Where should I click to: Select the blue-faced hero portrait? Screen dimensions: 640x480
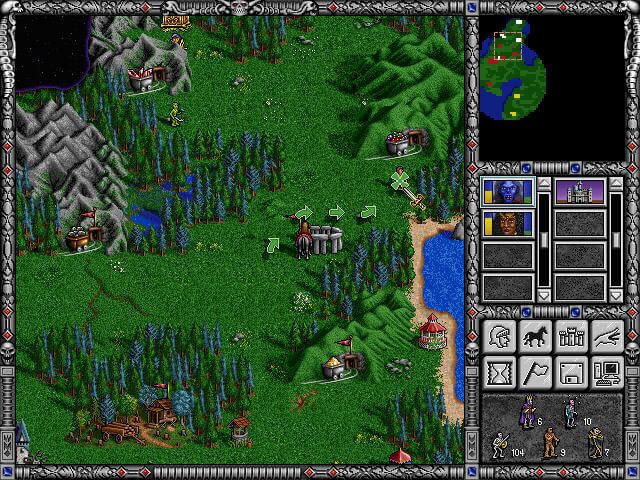pyautogui.click(x=508, y=190)
